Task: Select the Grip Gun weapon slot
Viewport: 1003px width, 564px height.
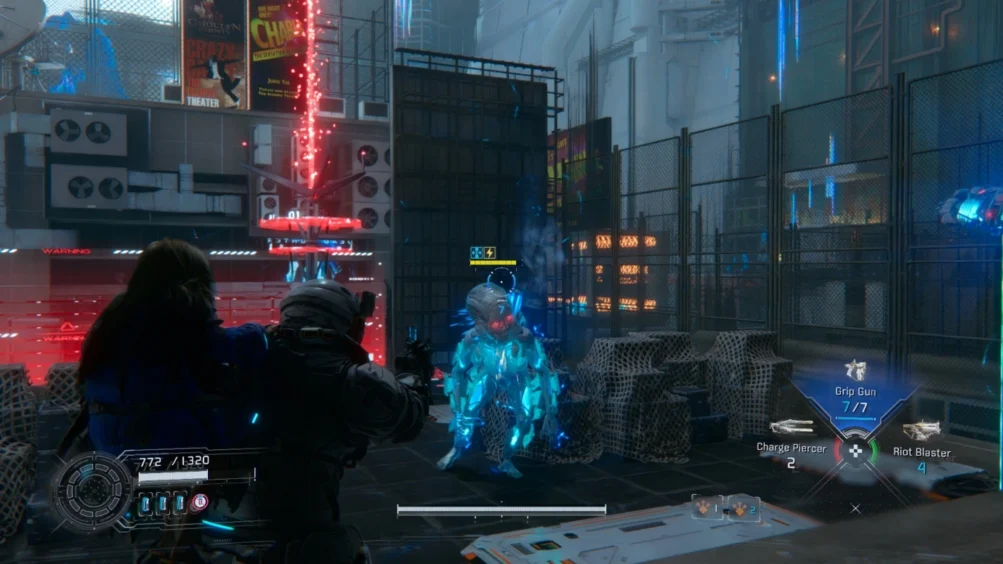Action: click(x=855, y=396)
